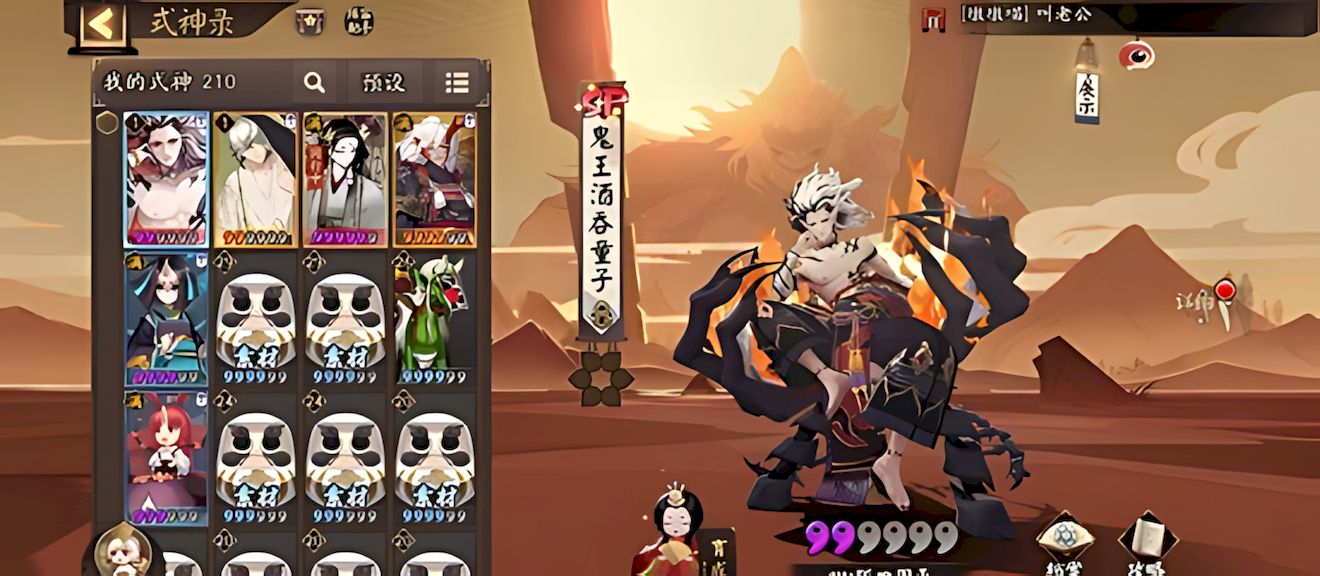Toggle the list view icon

pos(457,83)
